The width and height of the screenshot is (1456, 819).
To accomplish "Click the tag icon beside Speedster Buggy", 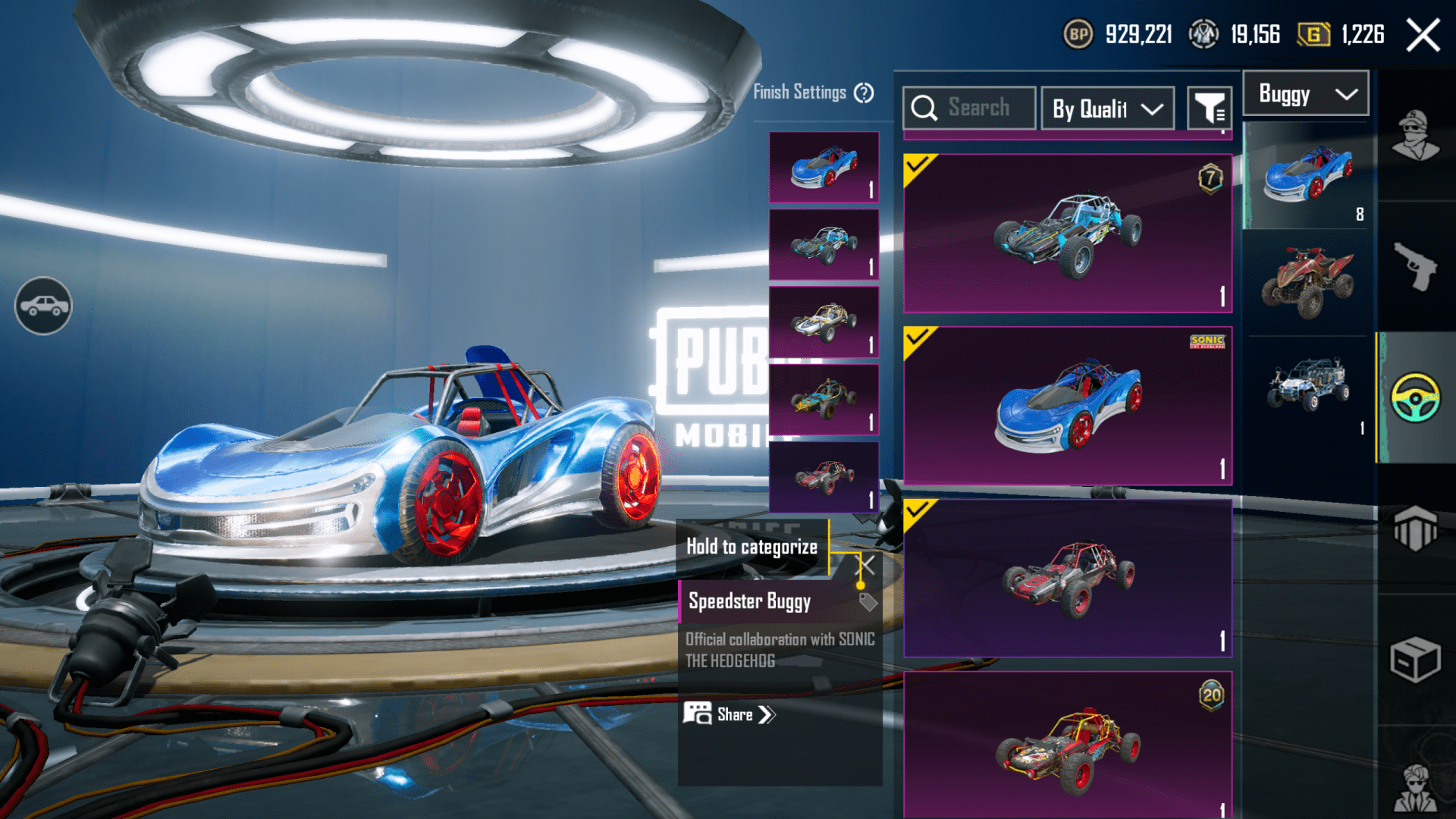I will click(x=868, y=602).
